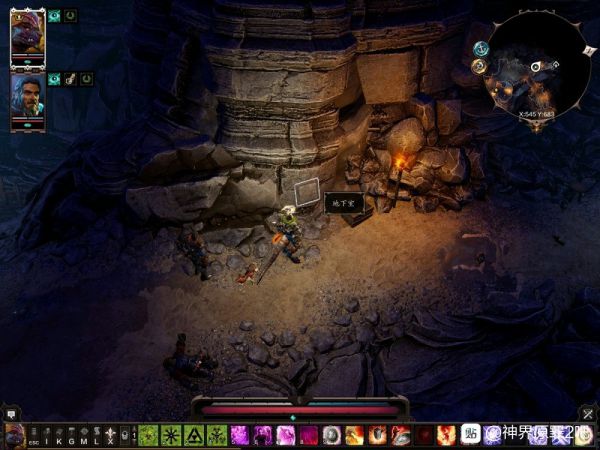
Task: Open the crafting shortcut labeled G
Action: point(72,436)
